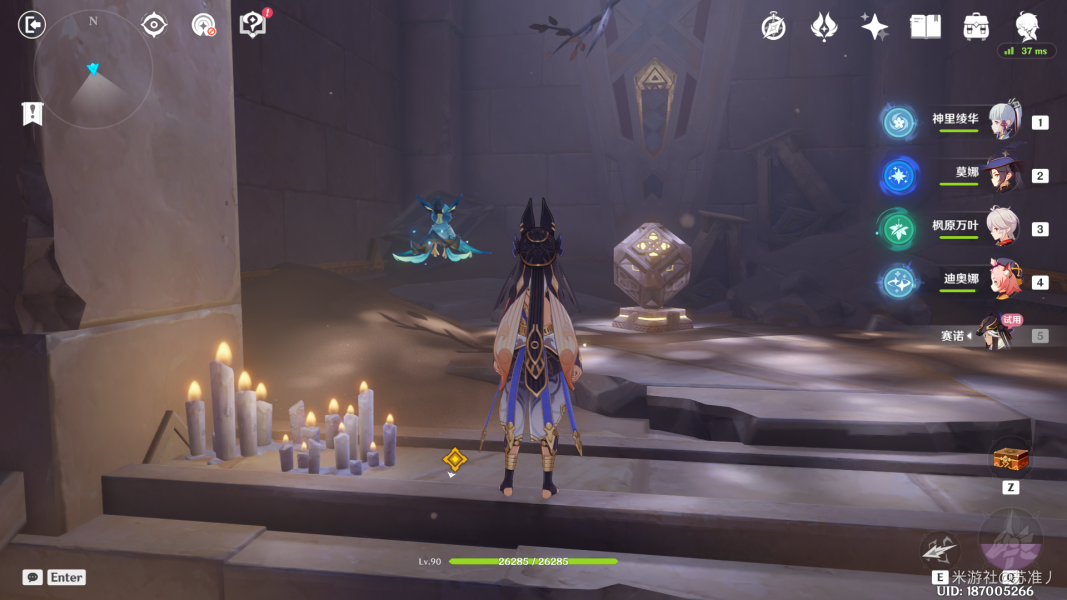Open the adventurer handbook book icon
The height and width of the screenshot is (600, 1067).
pyautogui.click(x=925, y=27)
